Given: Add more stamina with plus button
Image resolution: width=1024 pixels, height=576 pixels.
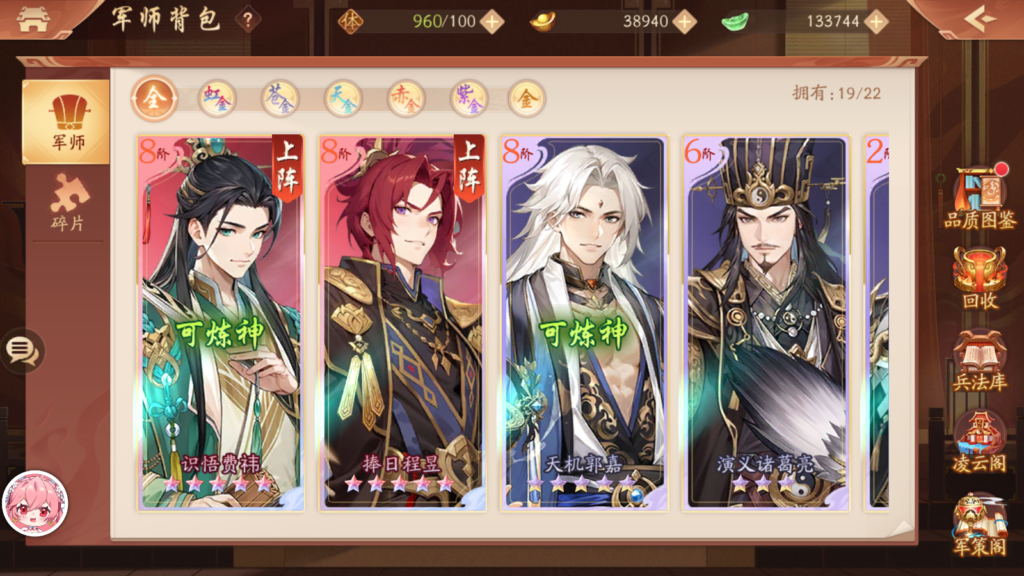Looking at the screenshot, I should (491, 21).
